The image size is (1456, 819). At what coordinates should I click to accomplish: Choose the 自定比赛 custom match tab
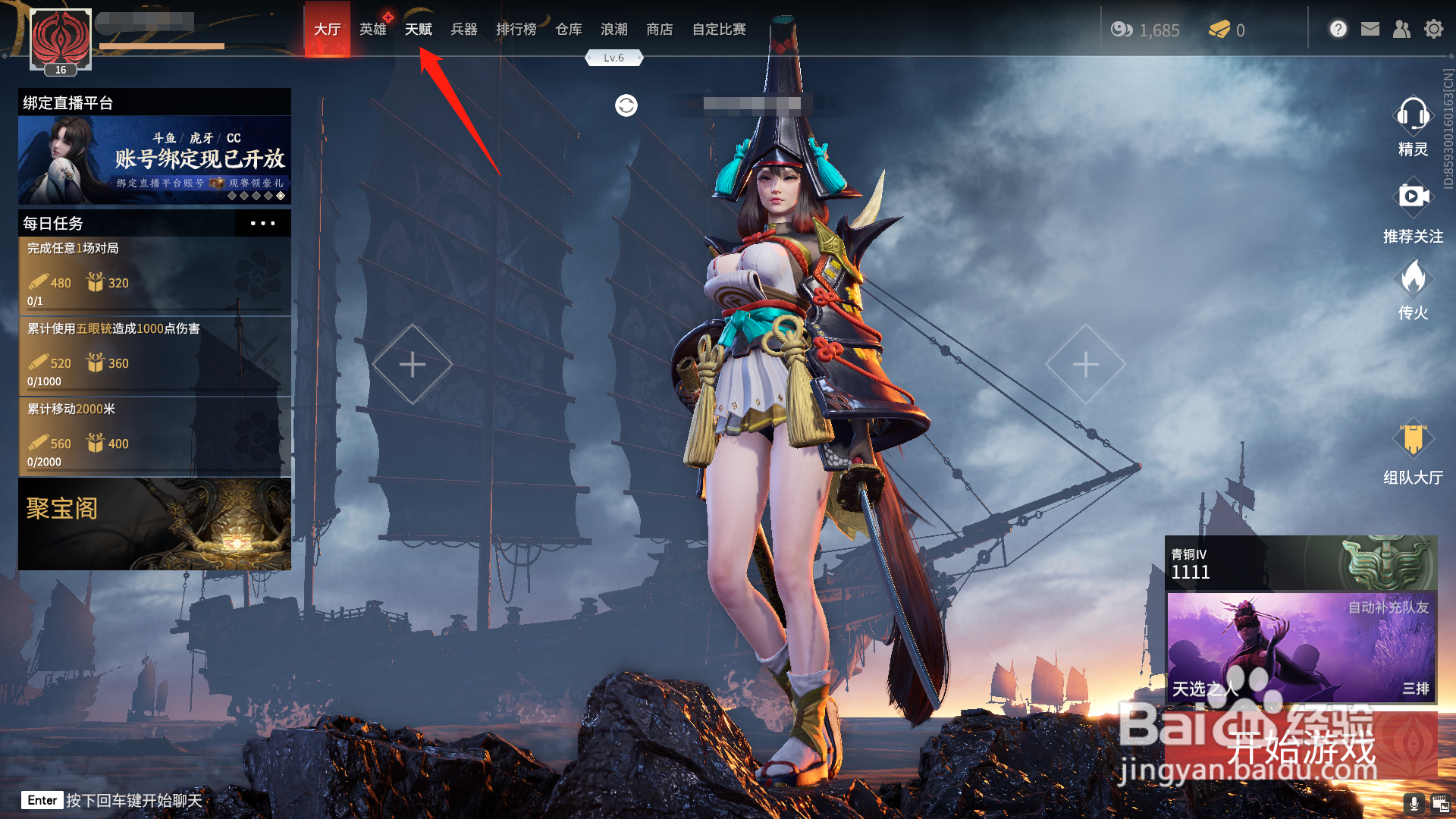[718, 30]
